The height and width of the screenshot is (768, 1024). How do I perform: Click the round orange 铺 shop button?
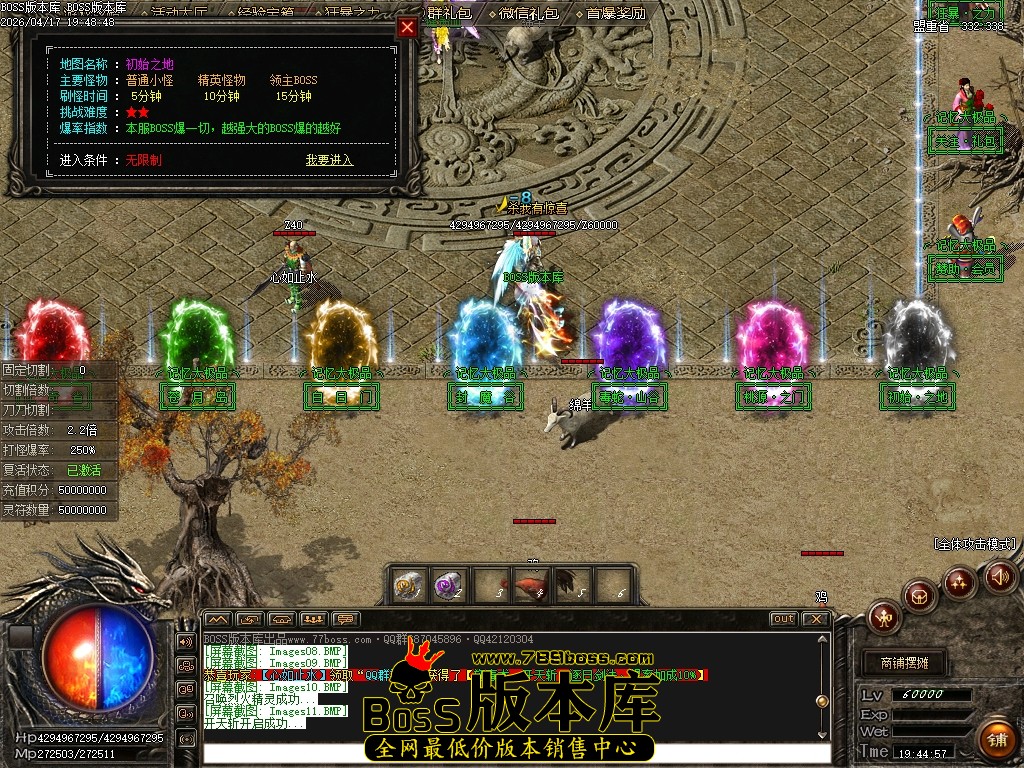click(x=996, y=738)
